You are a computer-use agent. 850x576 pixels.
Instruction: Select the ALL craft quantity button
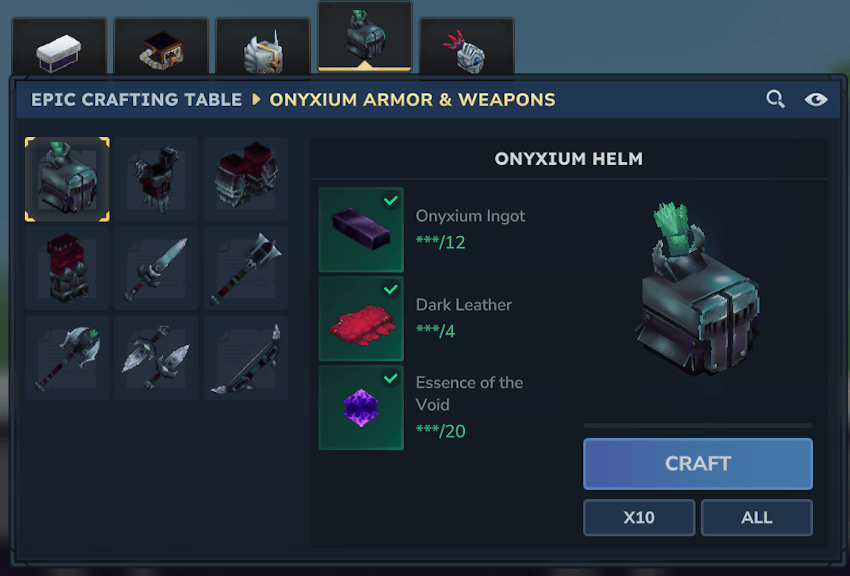click(x=756, y=518)
